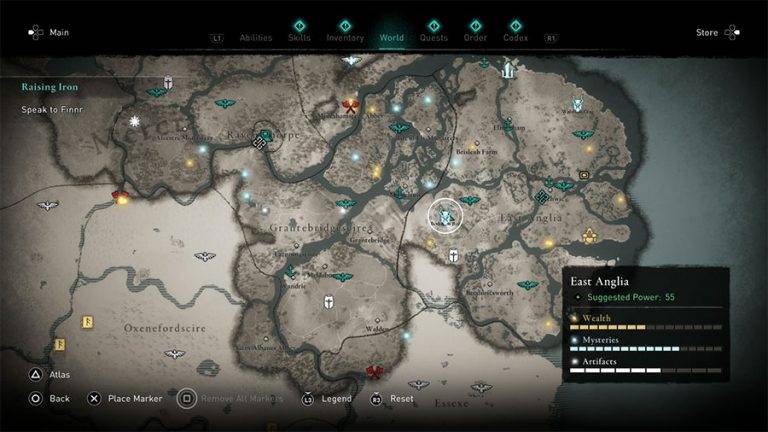Open the Order tab
This screenshot has width=768, height=432.
pos(475,38)
